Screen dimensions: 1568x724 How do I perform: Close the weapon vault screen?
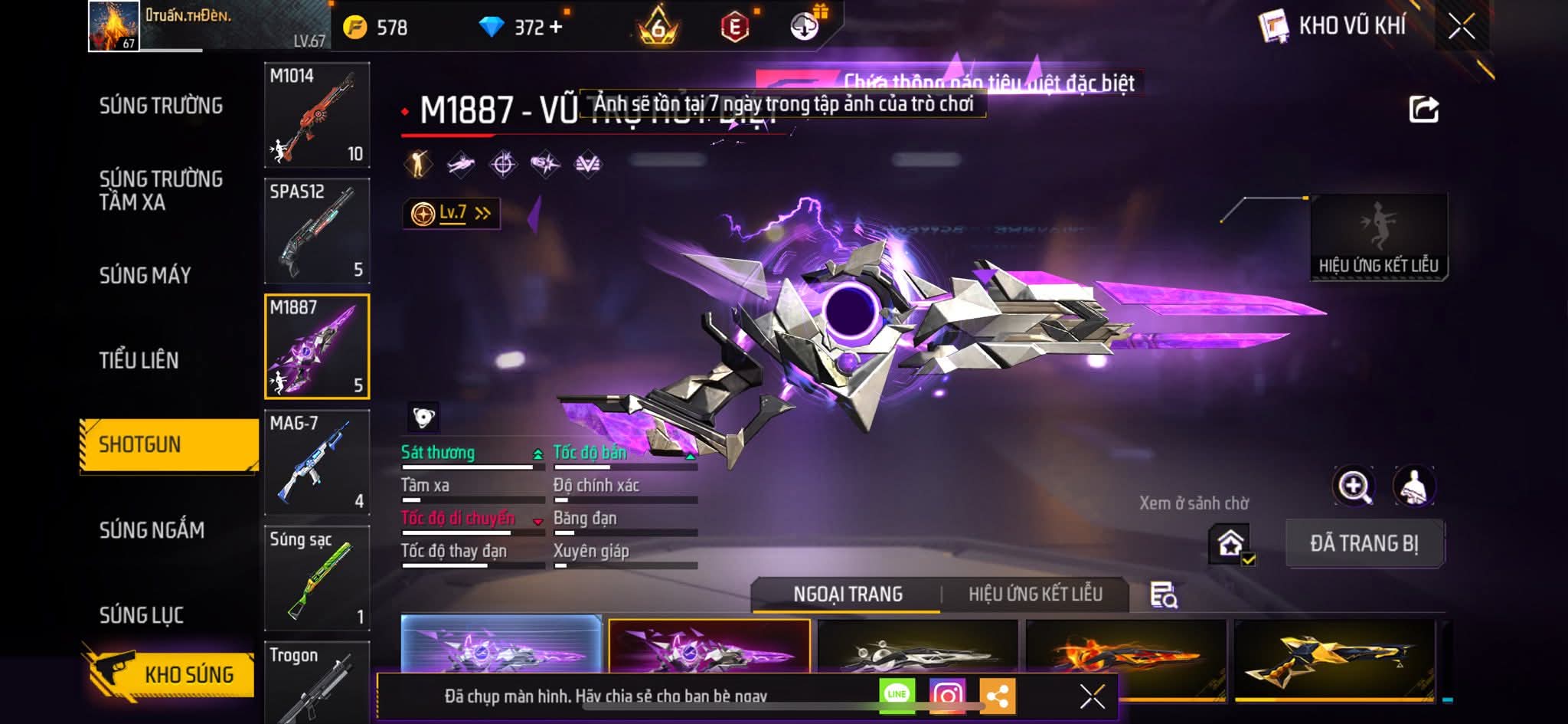click(1461, 28)
